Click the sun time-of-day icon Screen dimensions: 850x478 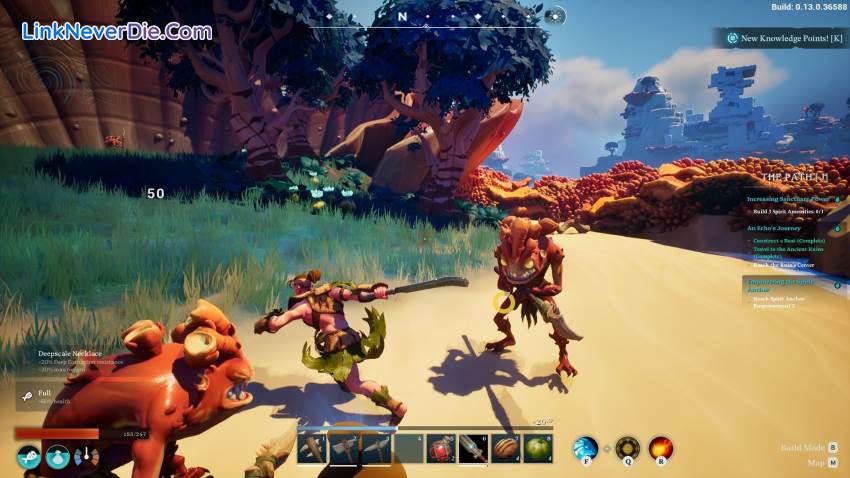click(x=556, y=16)
